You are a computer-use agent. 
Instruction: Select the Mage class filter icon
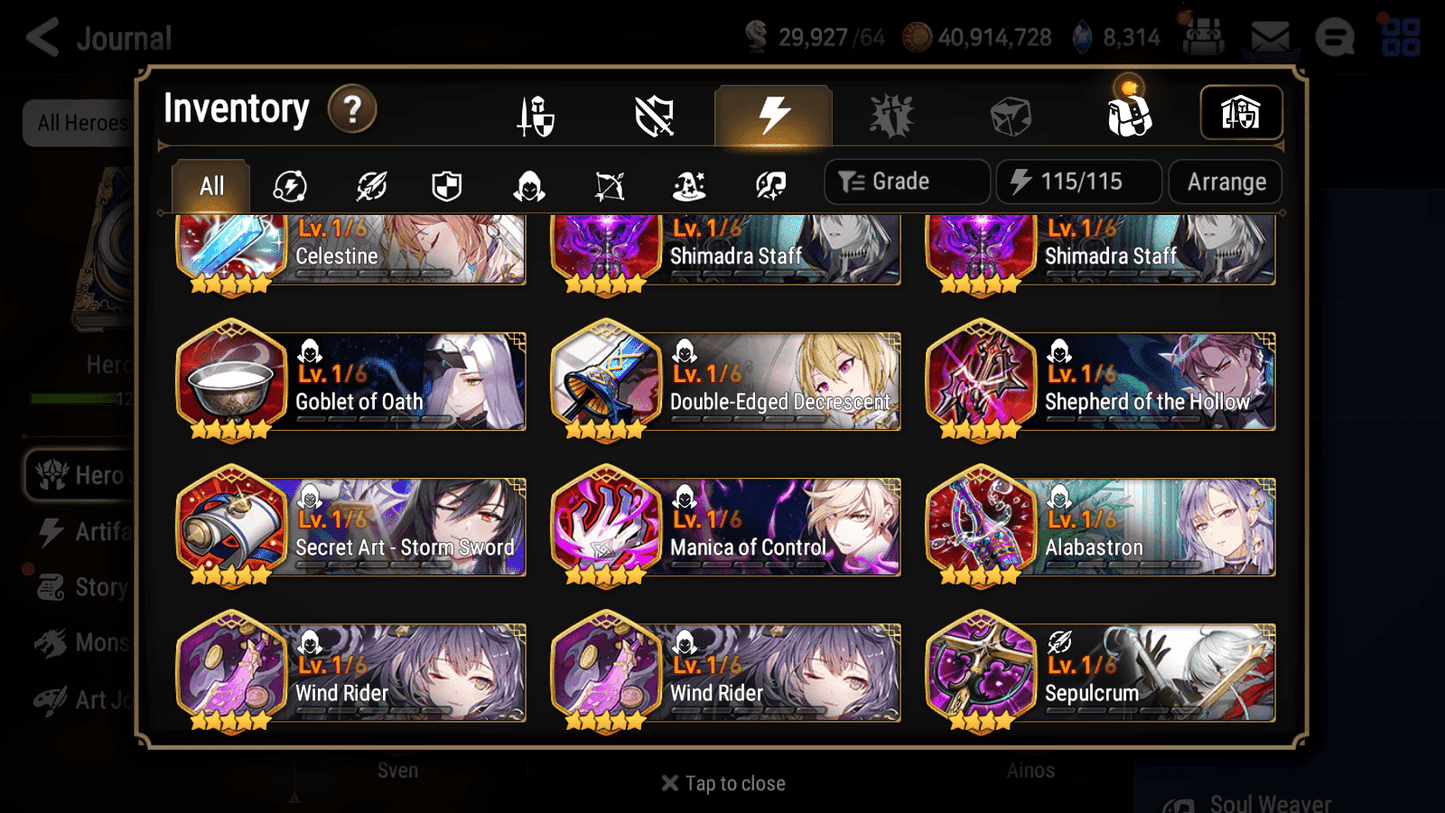tap(689, 185)
